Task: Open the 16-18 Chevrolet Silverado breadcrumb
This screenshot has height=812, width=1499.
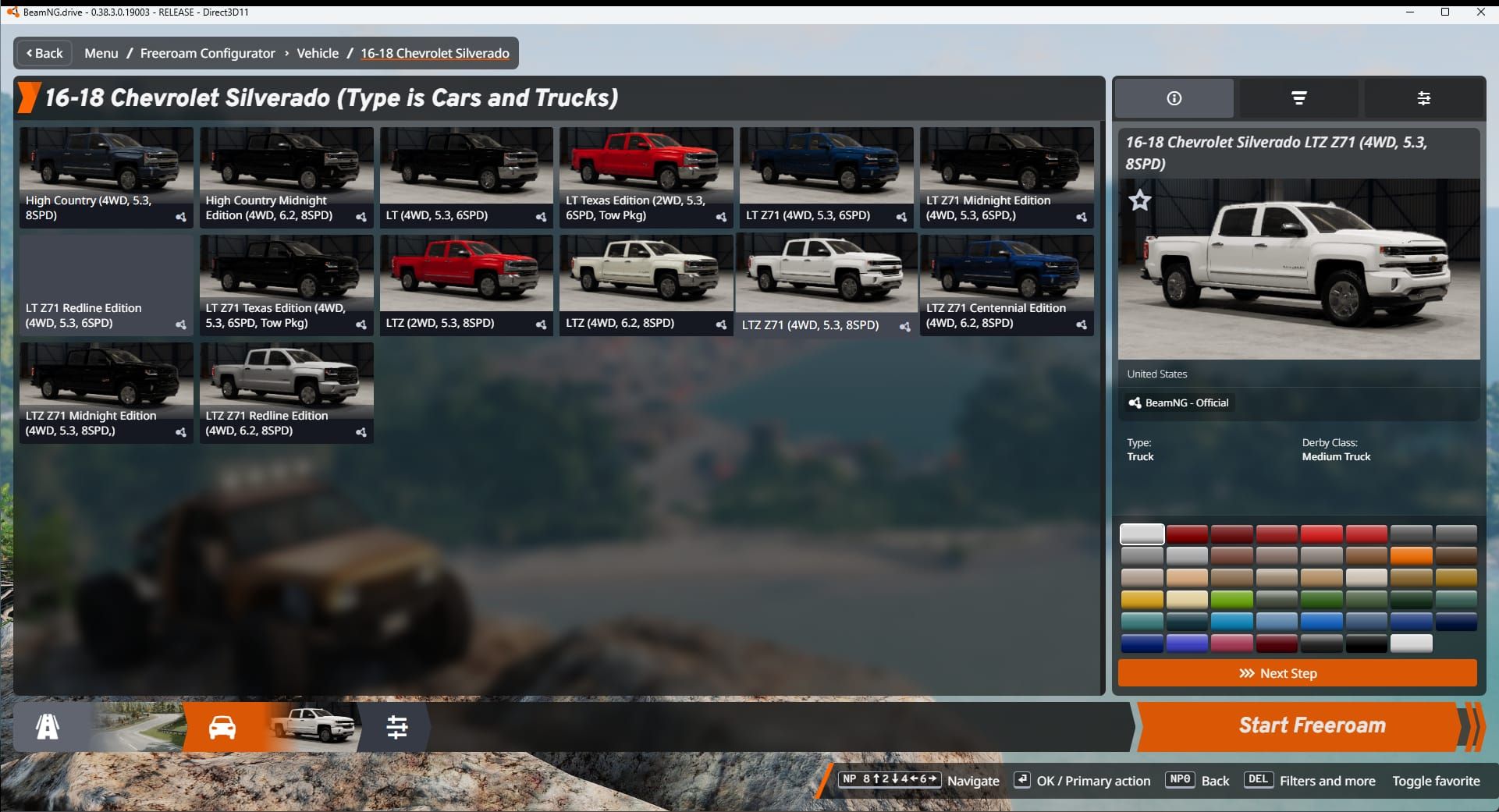Action: coord(435,53)
